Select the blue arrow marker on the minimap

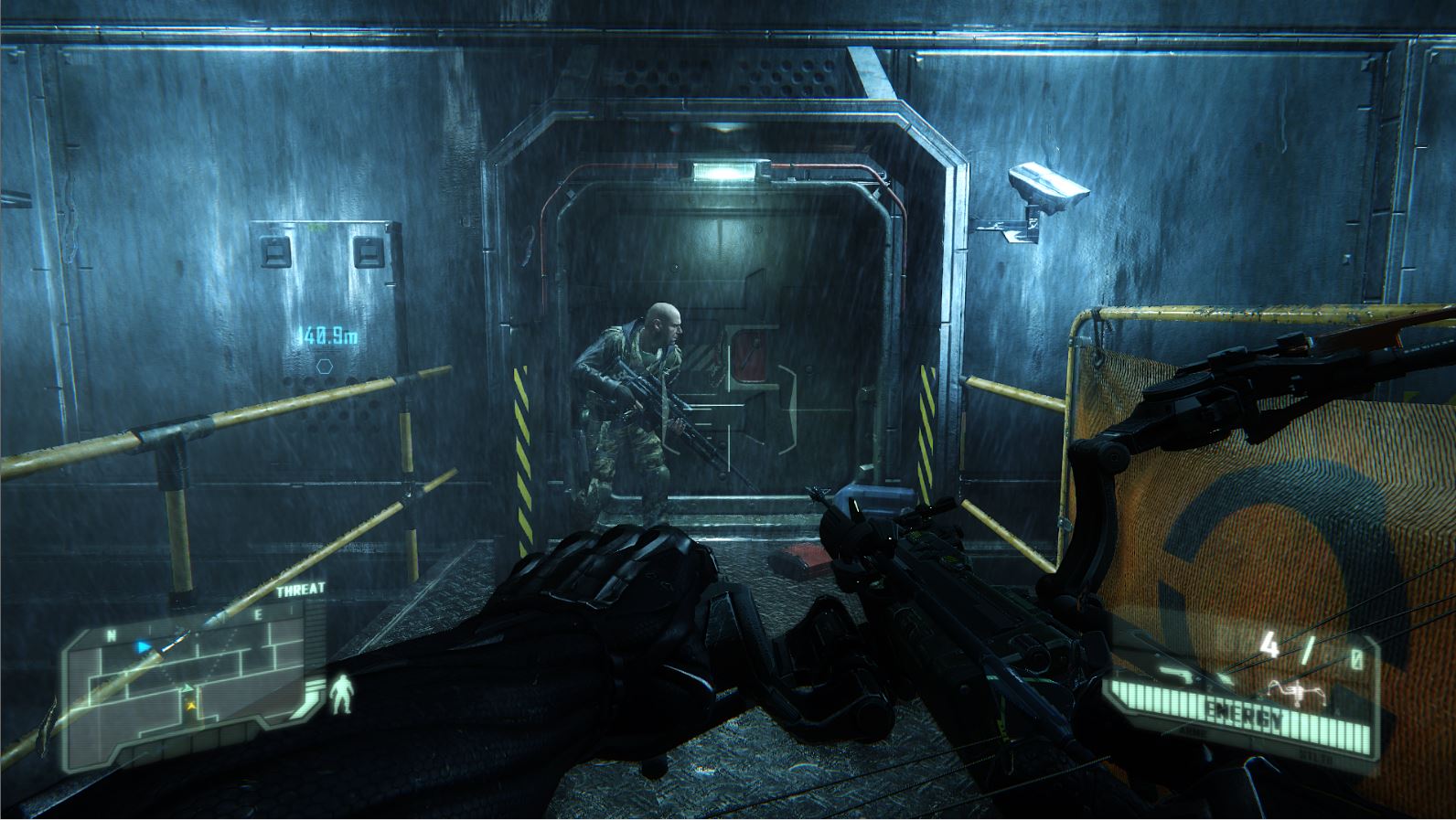coord(143,646)
